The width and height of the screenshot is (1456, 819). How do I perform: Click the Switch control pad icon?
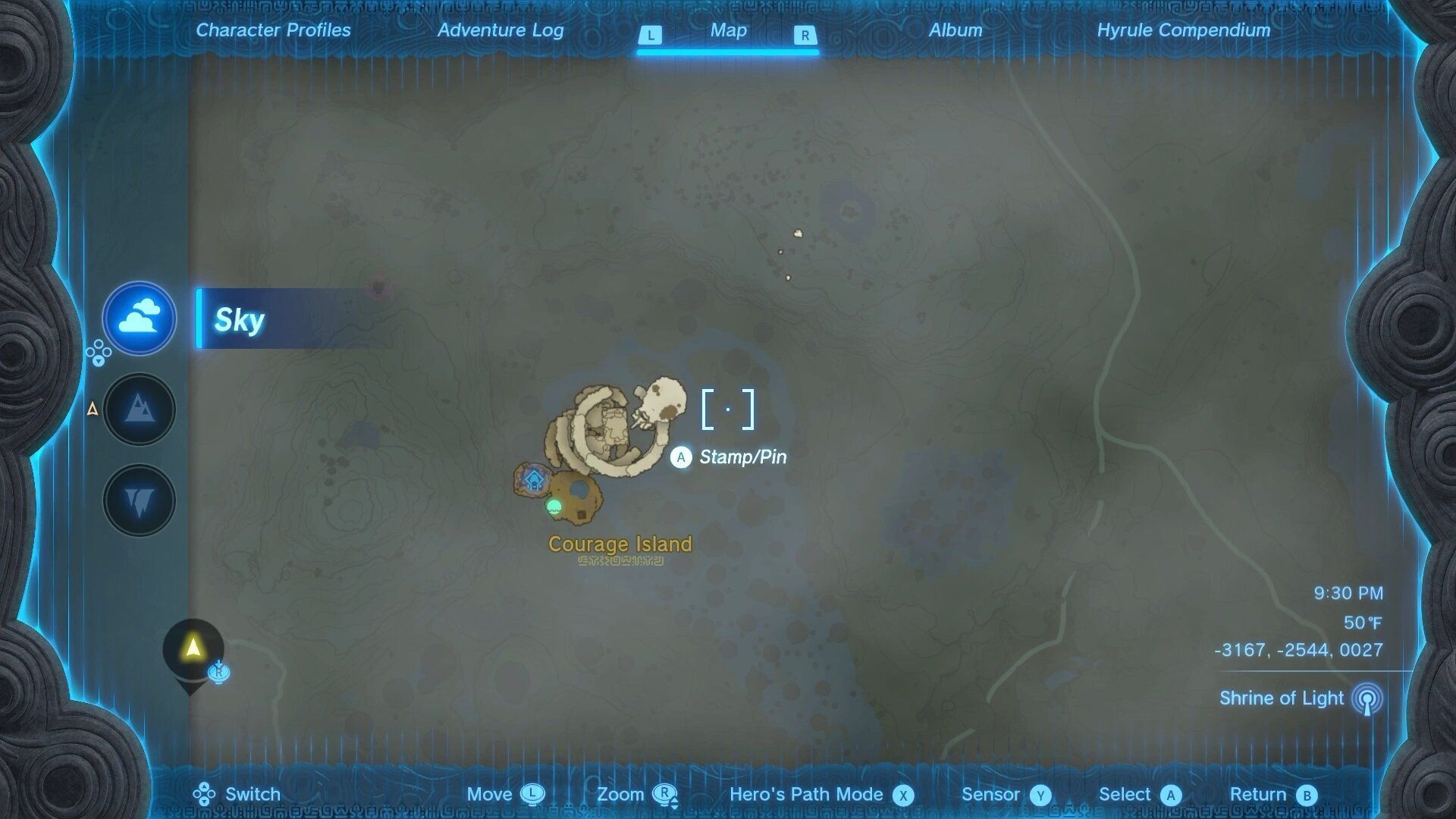coord(202,794)
